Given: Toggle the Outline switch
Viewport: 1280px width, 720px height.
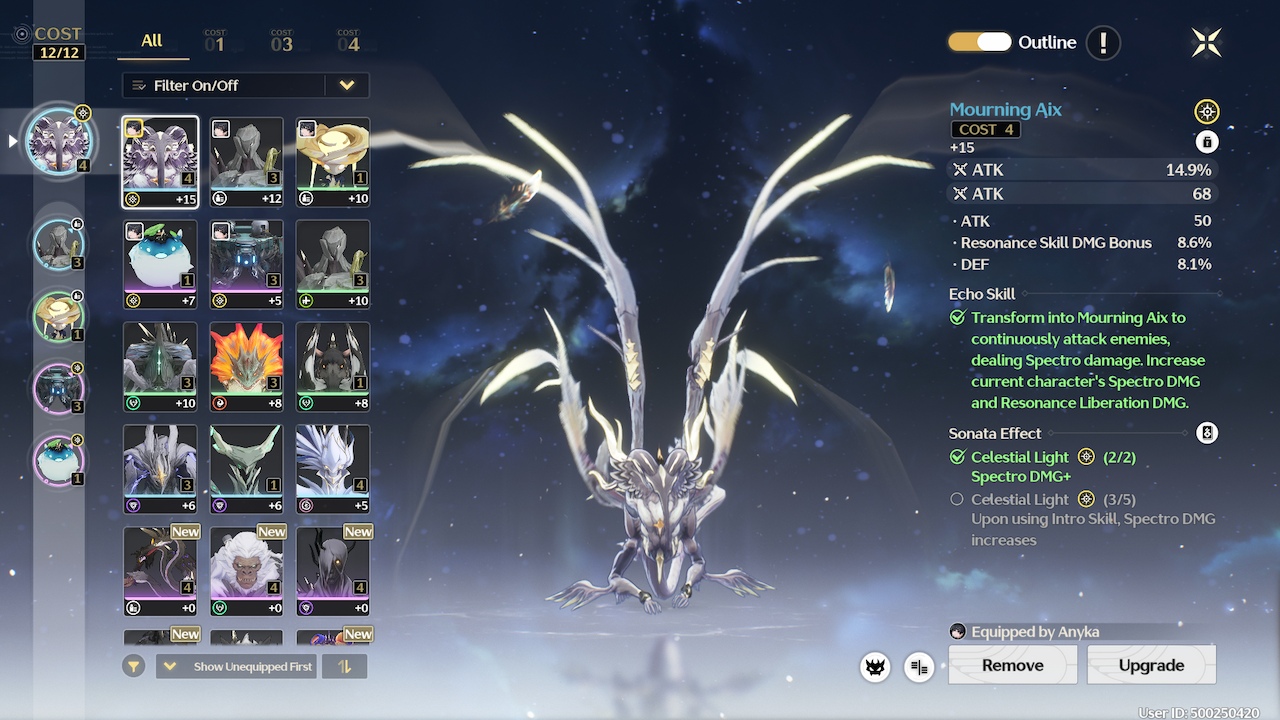Looking at the screenshot, I should tap(980, 42).
